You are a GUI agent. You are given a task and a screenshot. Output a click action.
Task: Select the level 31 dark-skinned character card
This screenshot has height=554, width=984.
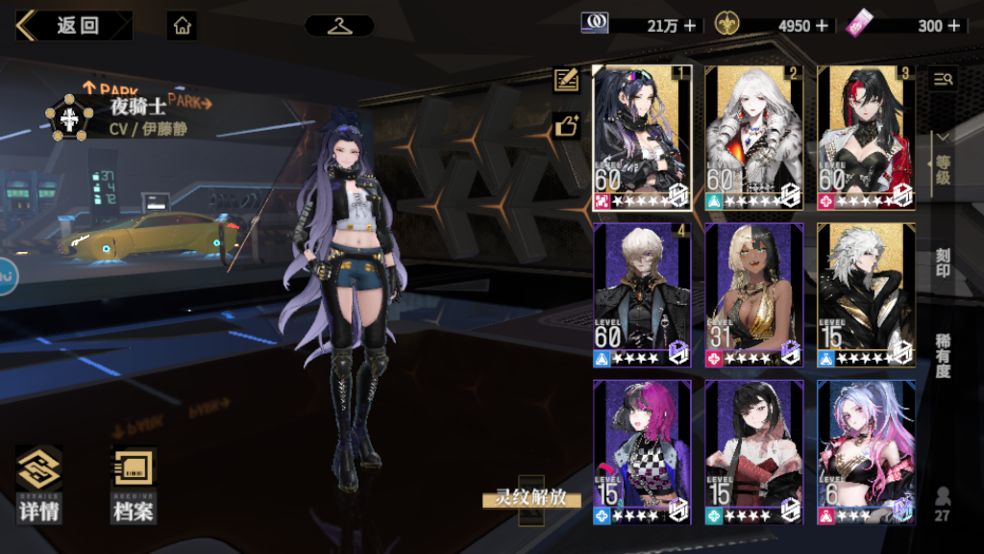[754, 294]
